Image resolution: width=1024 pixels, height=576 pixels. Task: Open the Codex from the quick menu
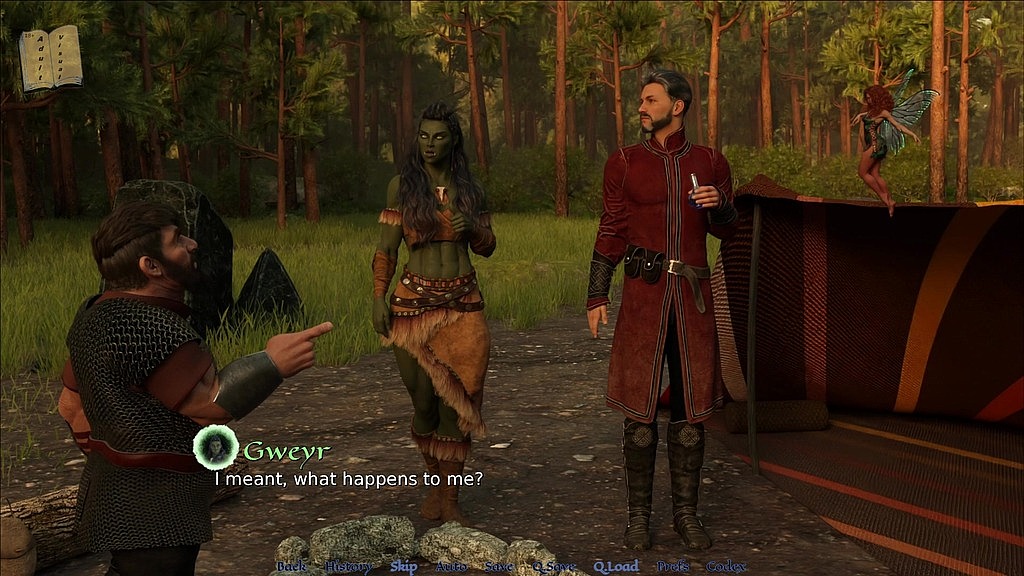[726, 566]
